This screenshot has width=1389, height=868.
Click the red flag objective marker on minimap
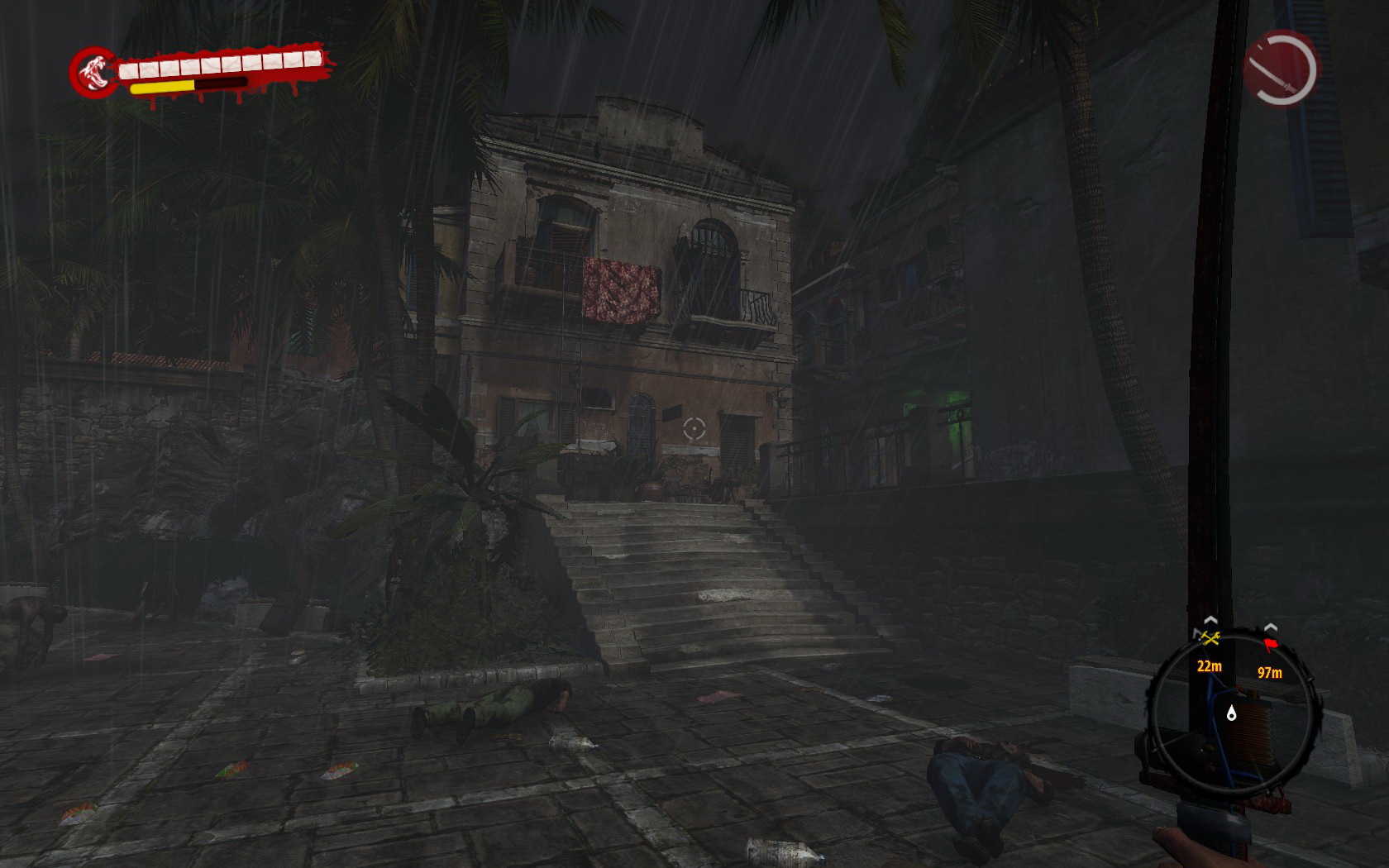click(x=1271, y=644)
